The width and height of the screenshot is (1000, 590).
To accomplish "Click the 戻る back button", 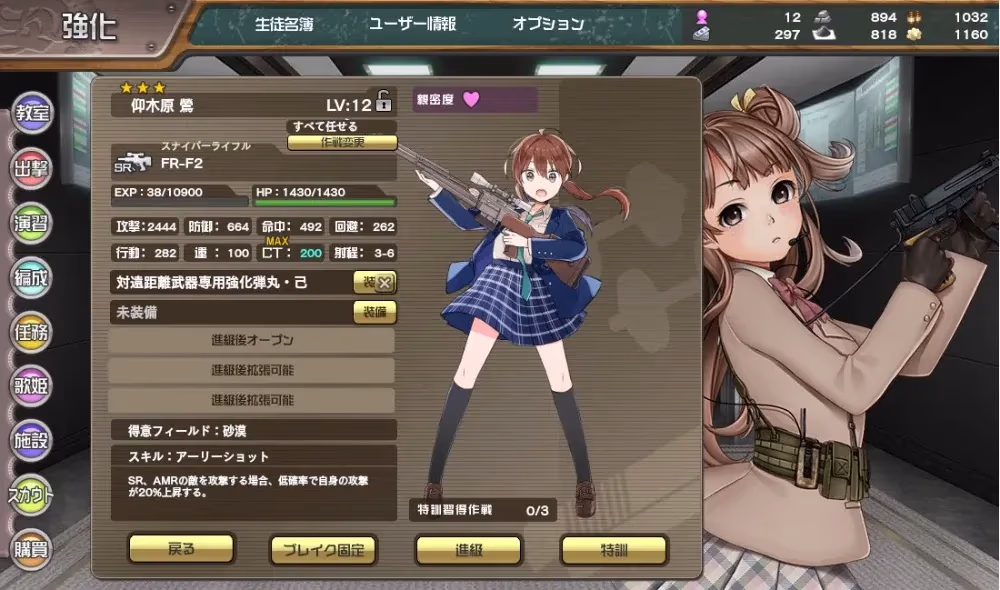I will point(181,548).
